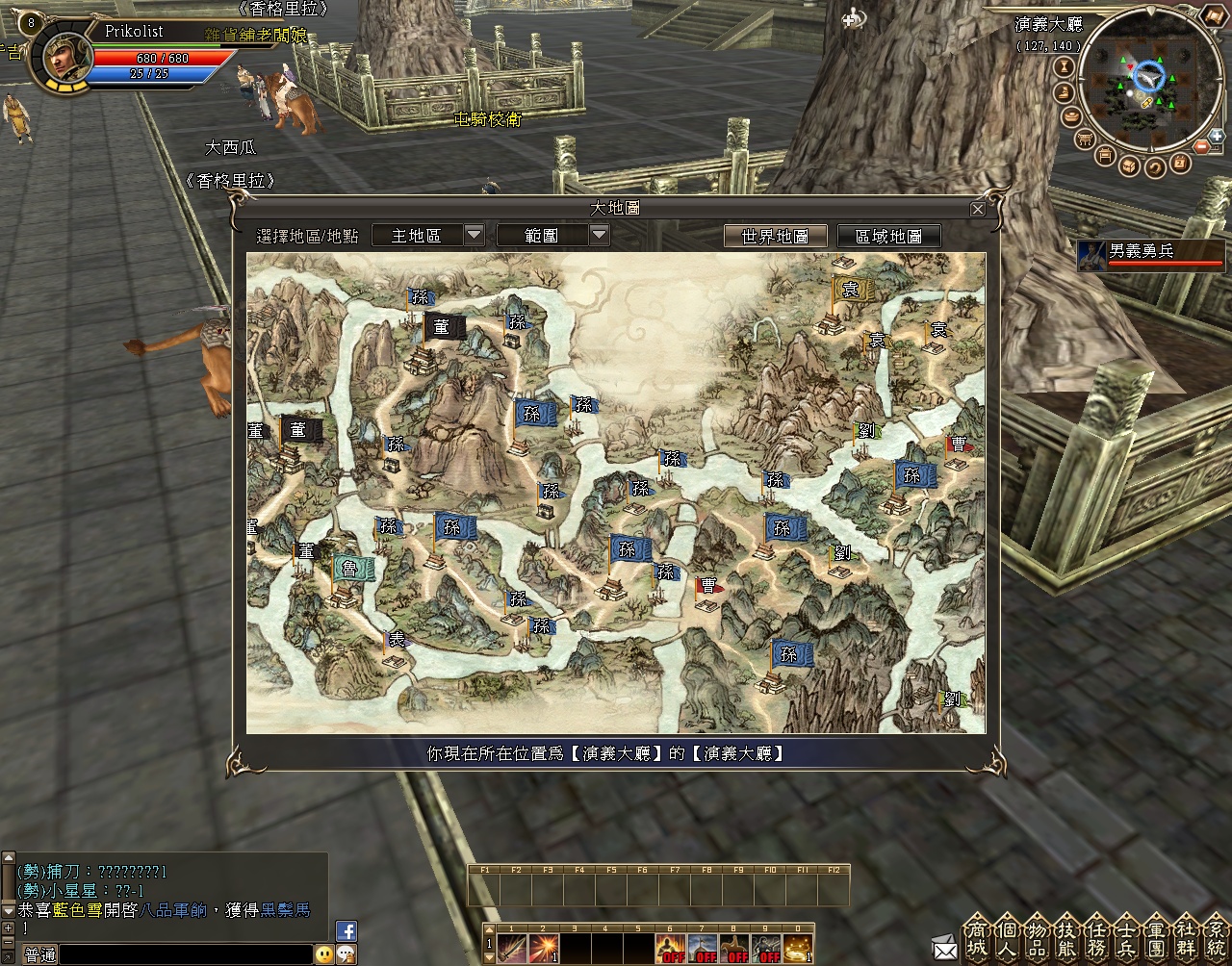Open the 個人 character menu
This screenshot has width=1232, height=966.
[1007, 938]
